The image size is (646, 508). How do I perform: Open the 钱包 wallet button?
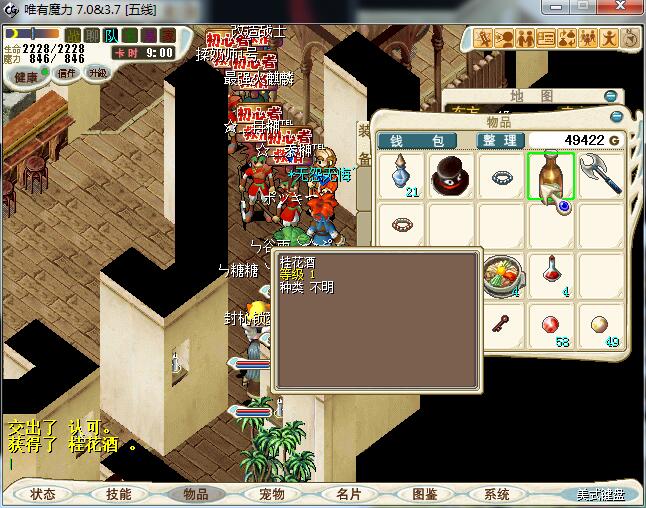(417, 141)
